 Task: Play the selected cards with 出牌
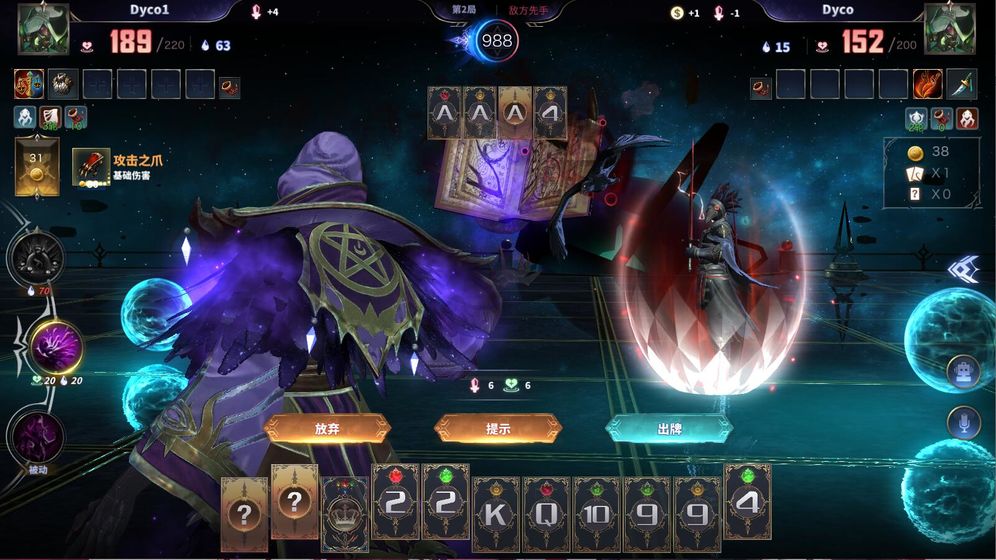tap(669, 428)
